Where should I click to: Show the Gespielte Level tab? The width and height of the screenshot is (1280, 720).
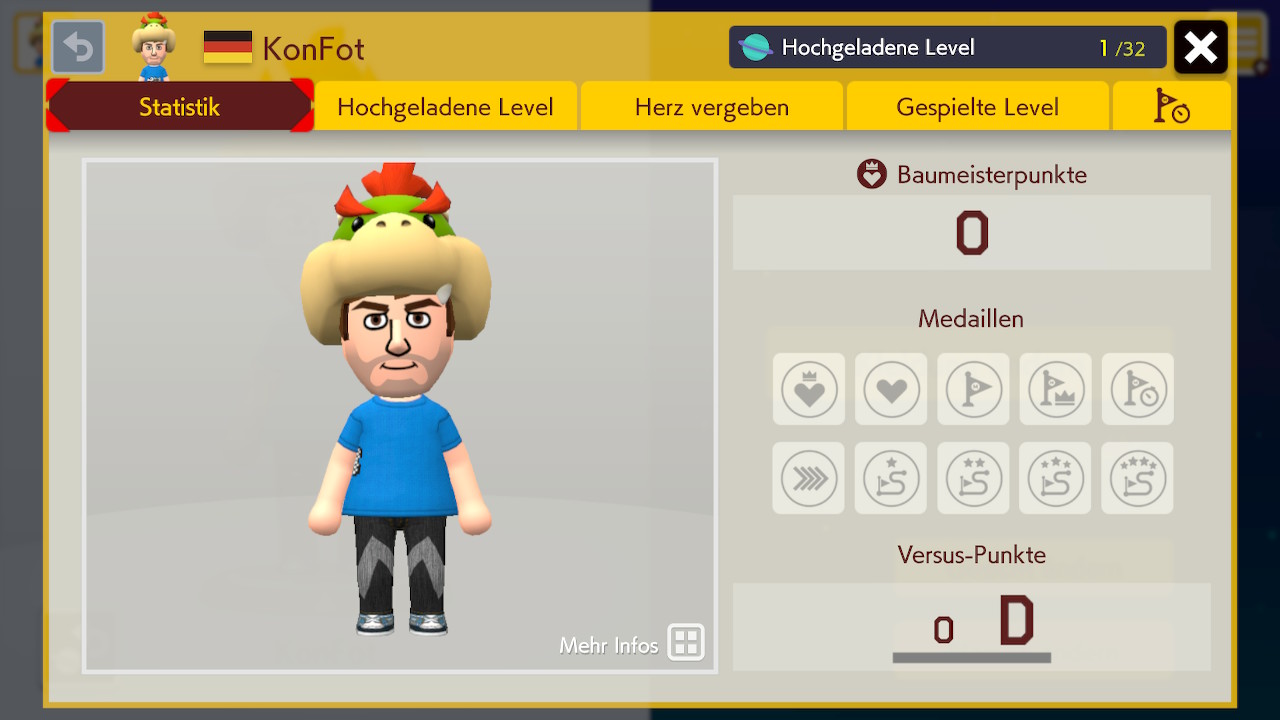[977, 107]
